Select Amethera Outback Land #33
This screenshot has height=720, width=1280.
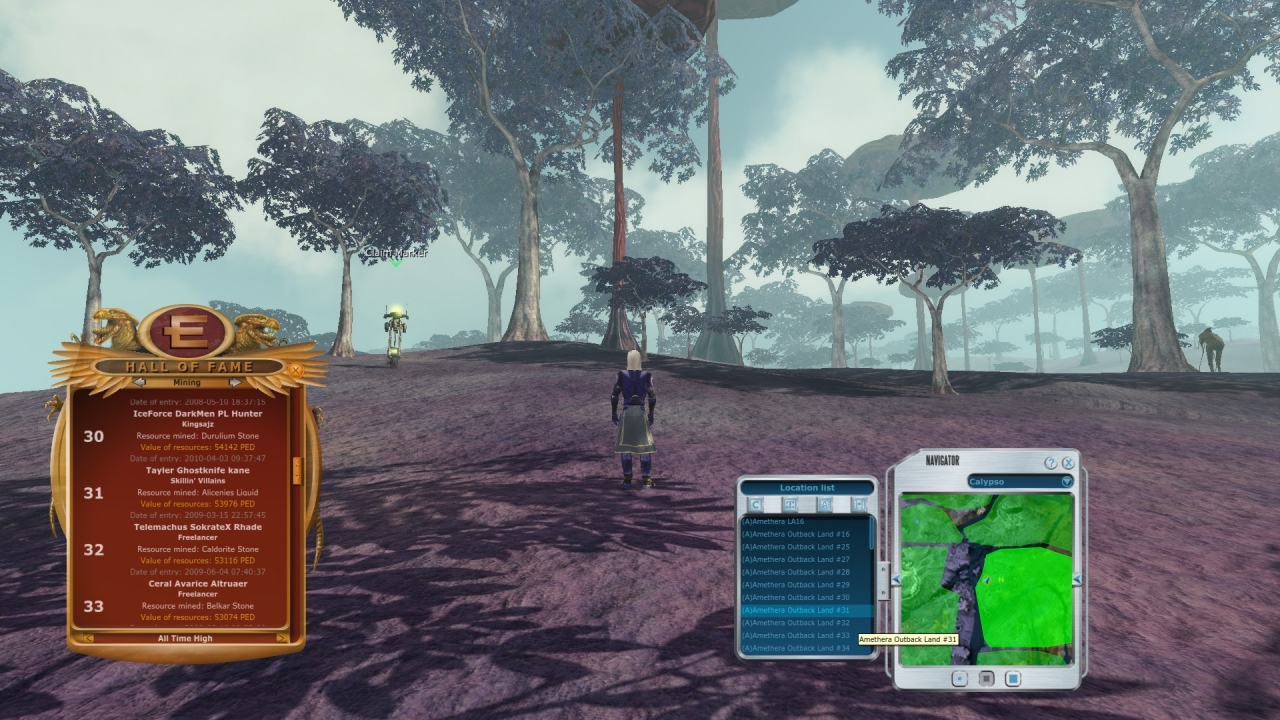[x=796, y=635]
